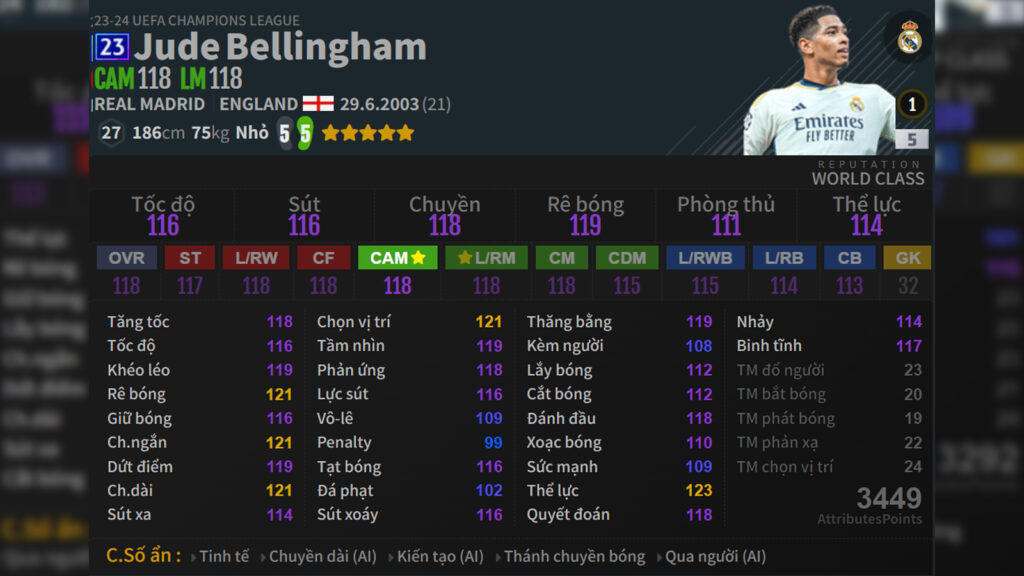Switch to the L/RW position
1024x576 pixels.
[256, 258]
